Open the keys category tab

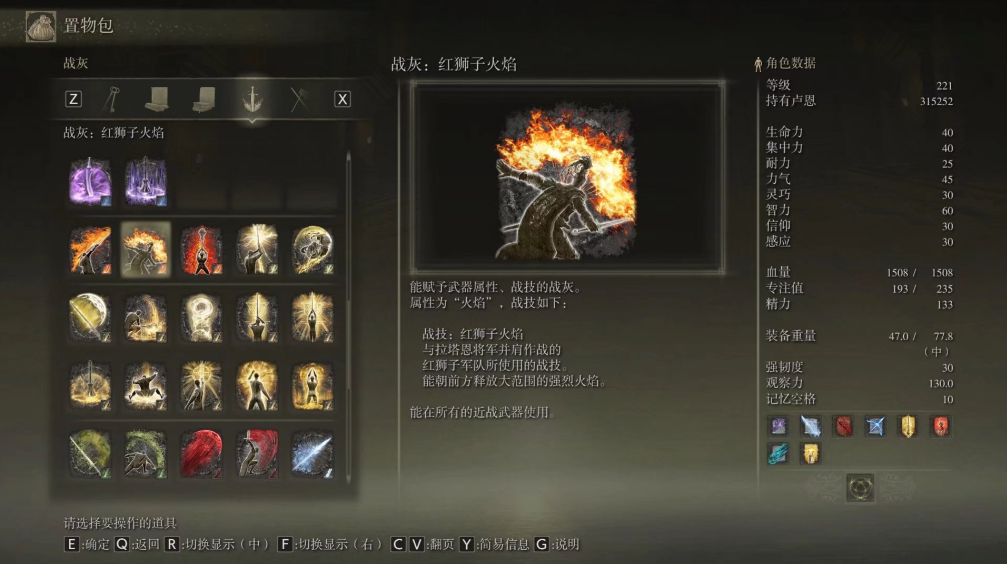tap(112, 99)
